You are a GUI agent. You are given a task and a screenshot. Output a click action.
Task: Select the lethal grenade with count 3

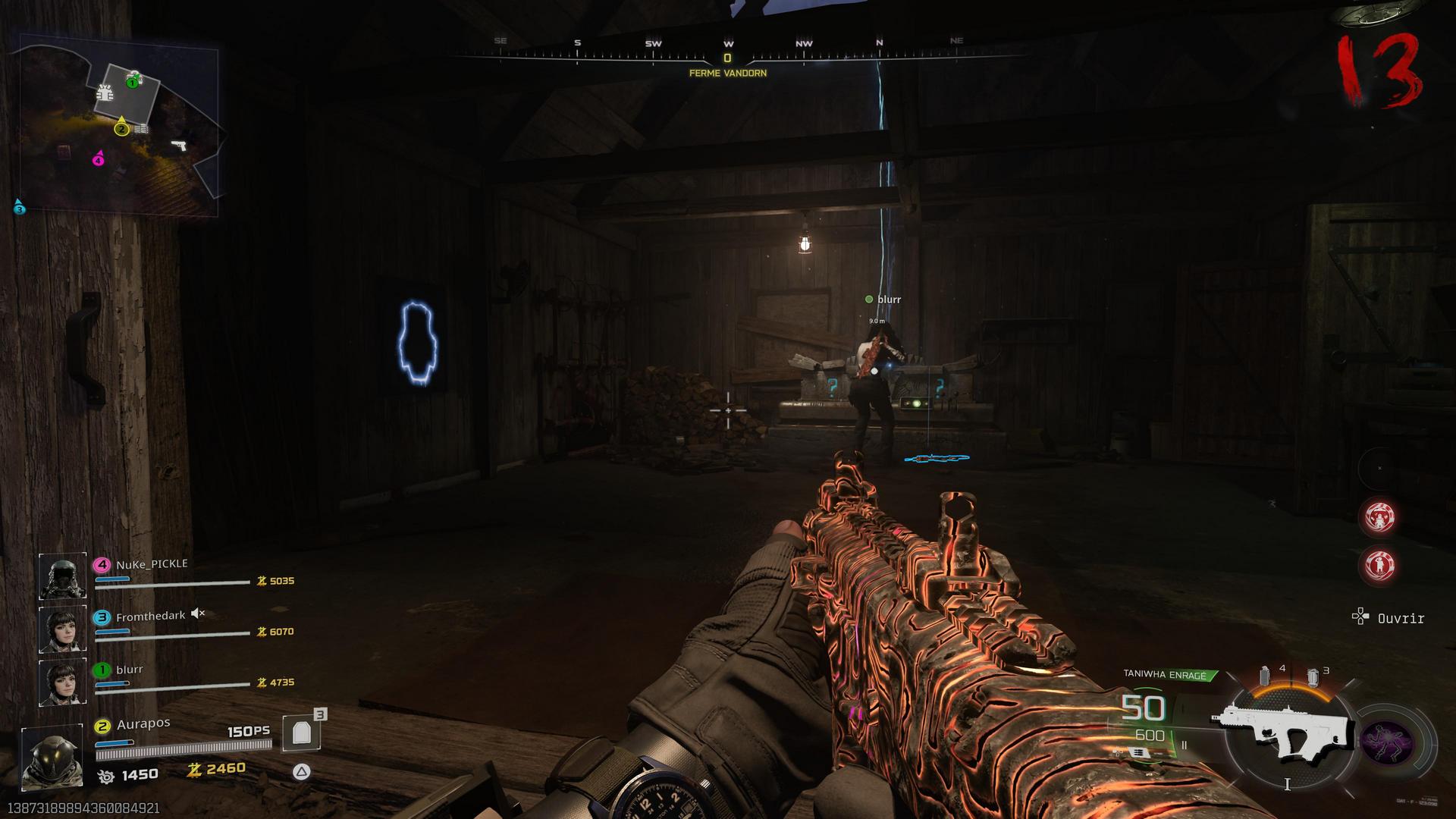(1313, 677)
